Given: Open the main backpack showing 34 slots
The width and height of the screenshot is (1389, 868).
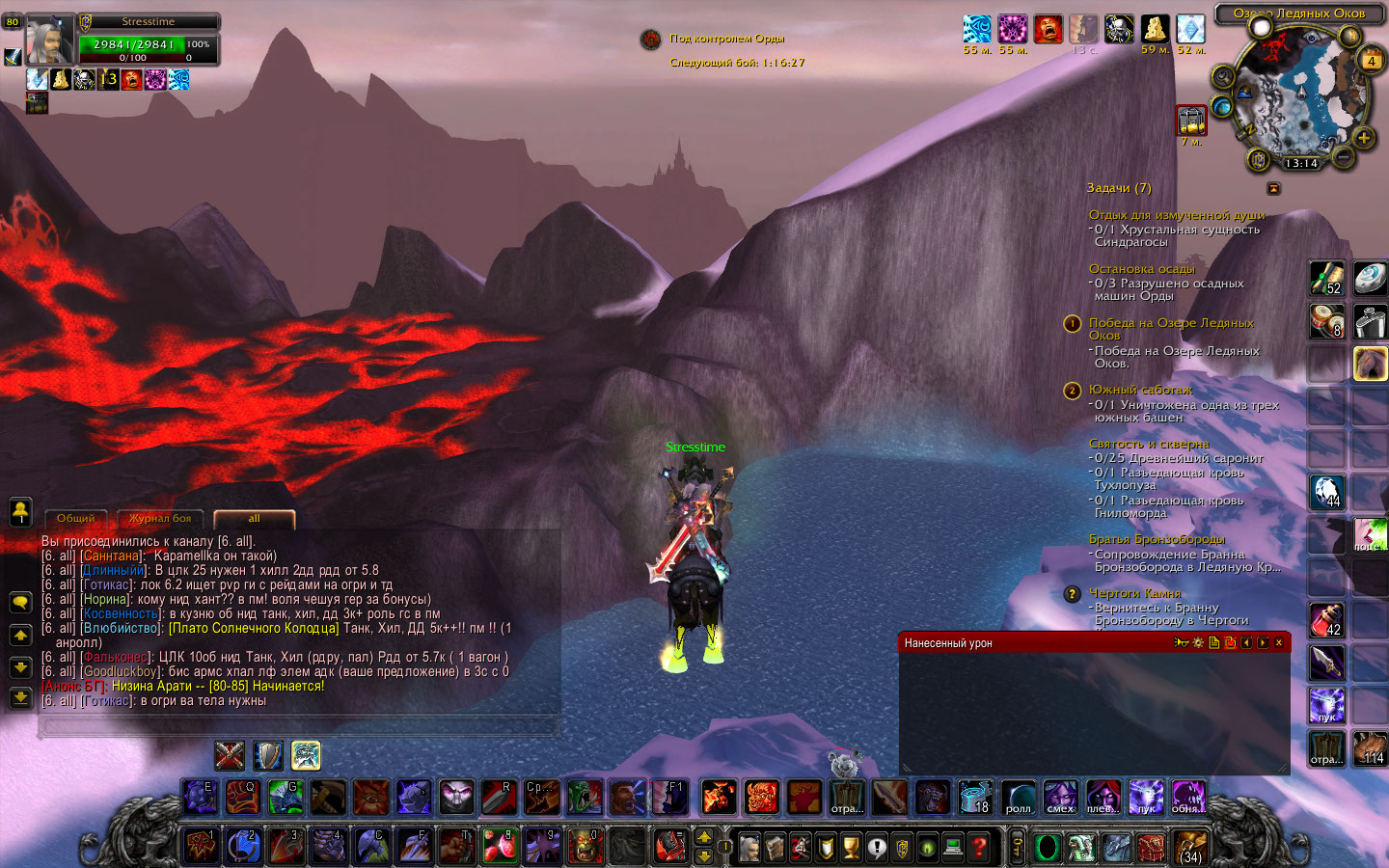Looking at the screenshot, I should point(1191,847).
